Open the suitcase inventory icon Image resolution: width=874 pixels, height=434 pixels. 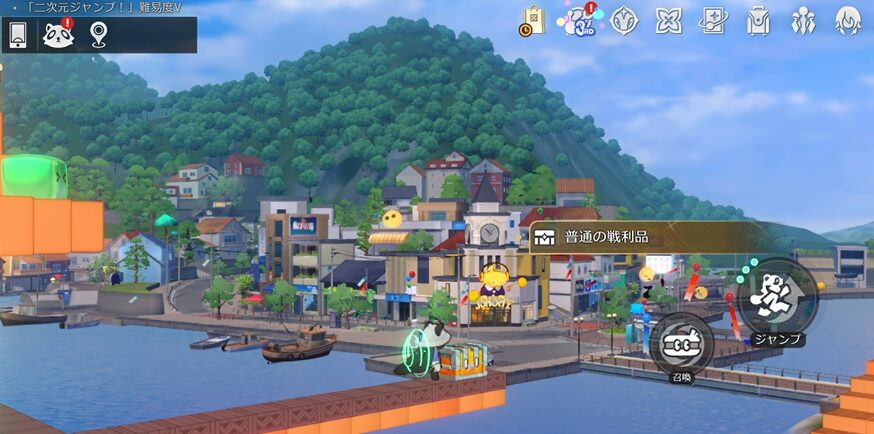tap(758, 21)
